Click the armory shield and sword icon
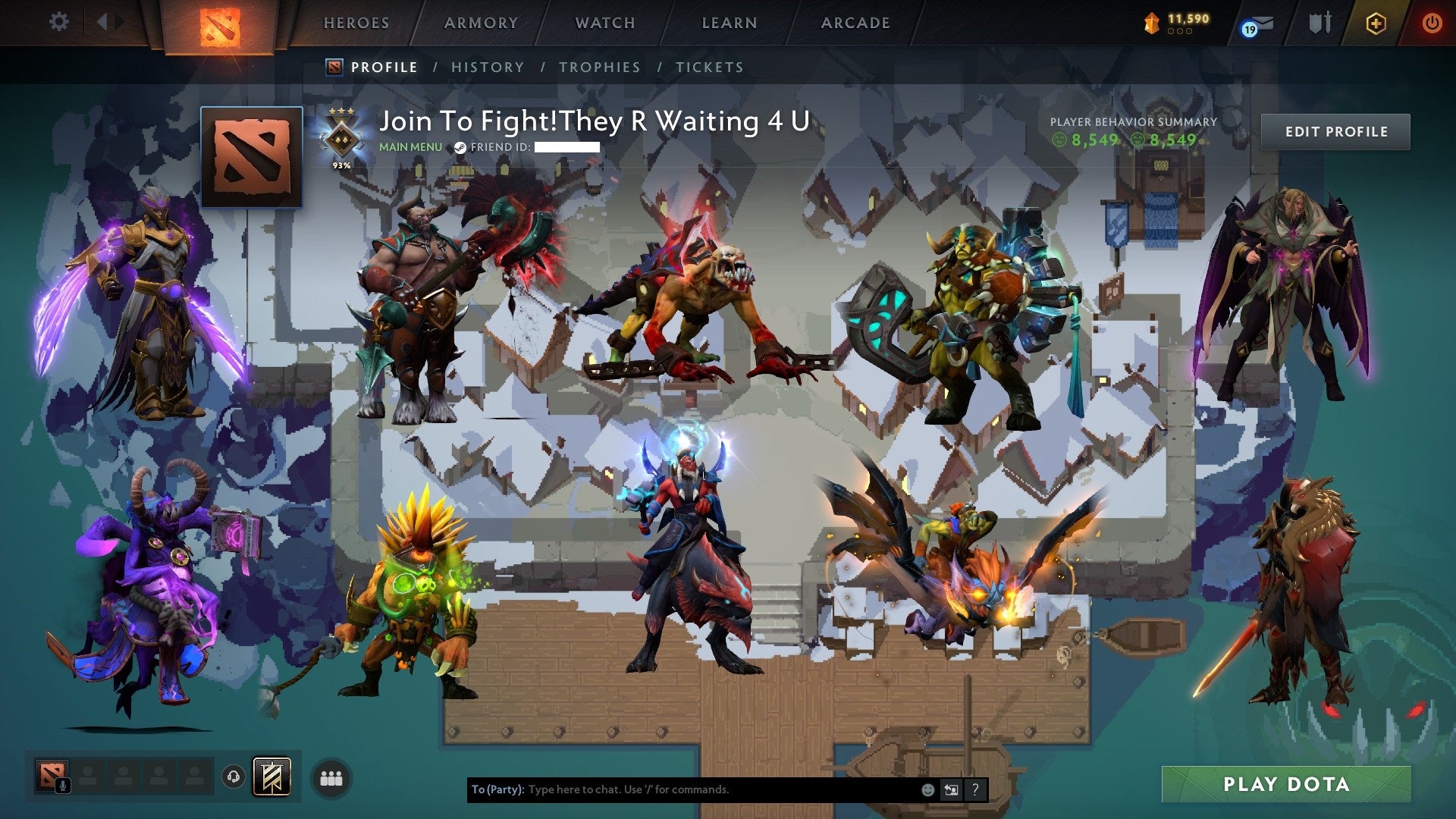The height and width of the screenshot is (819, 1456). coord(1319,23)
